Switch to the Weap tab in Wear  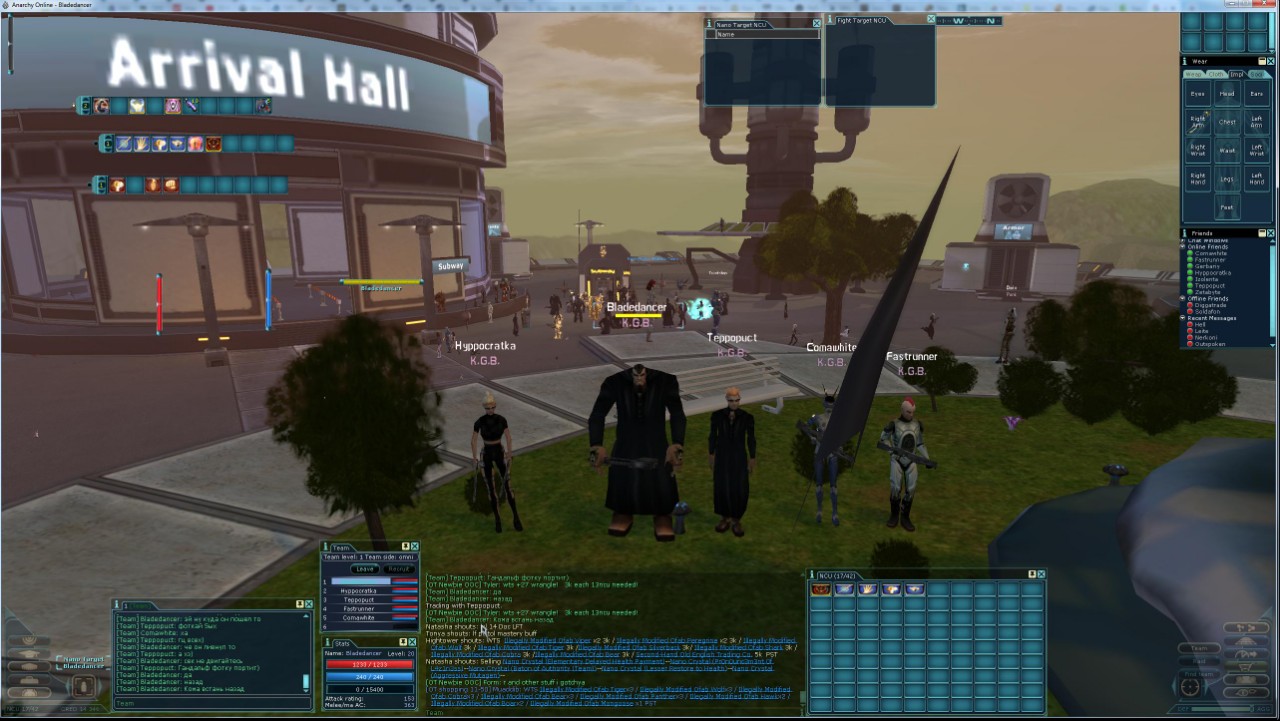[1193, 74]
